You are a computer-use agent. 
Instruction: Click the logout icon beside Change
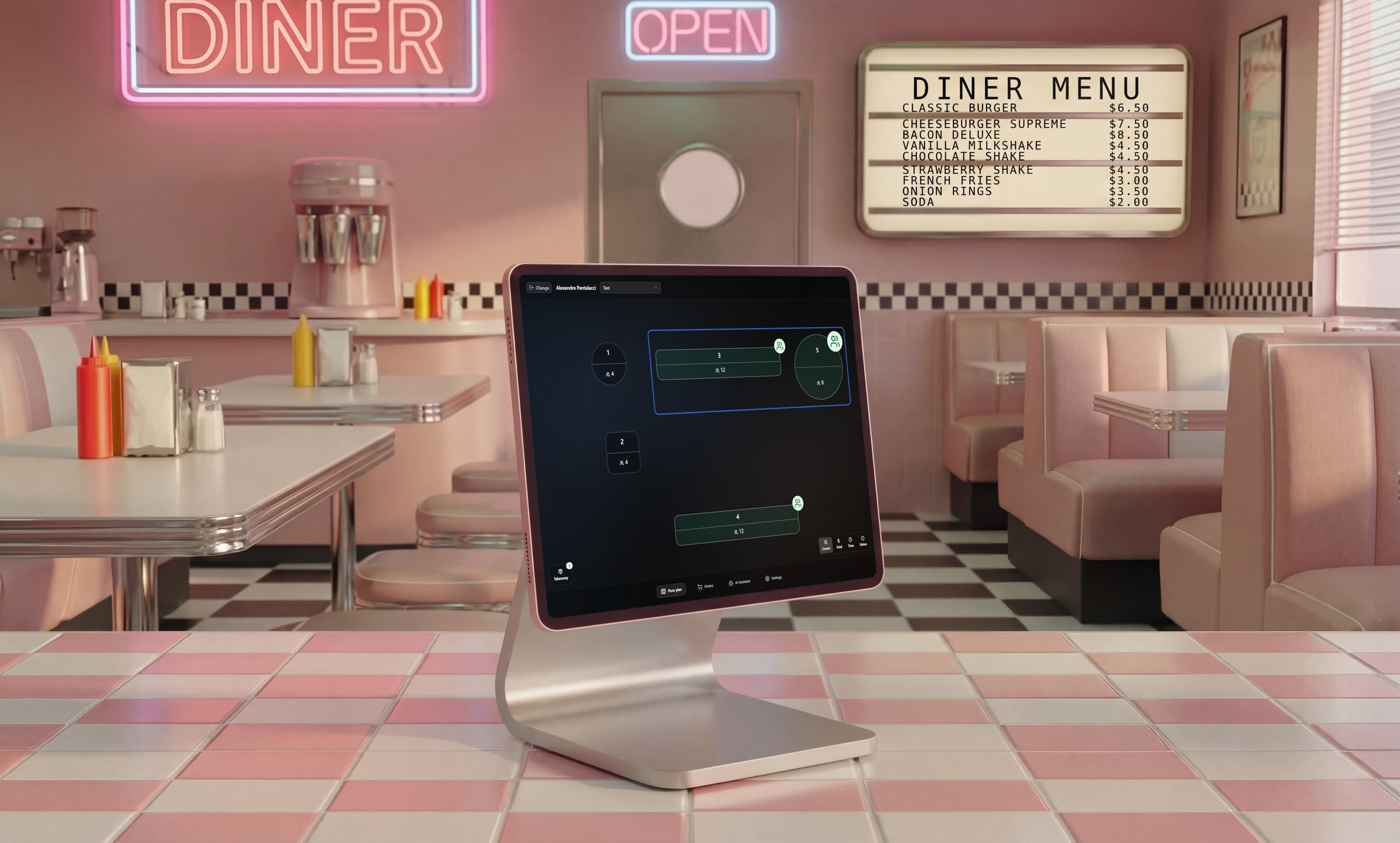(x=532, y=288)
